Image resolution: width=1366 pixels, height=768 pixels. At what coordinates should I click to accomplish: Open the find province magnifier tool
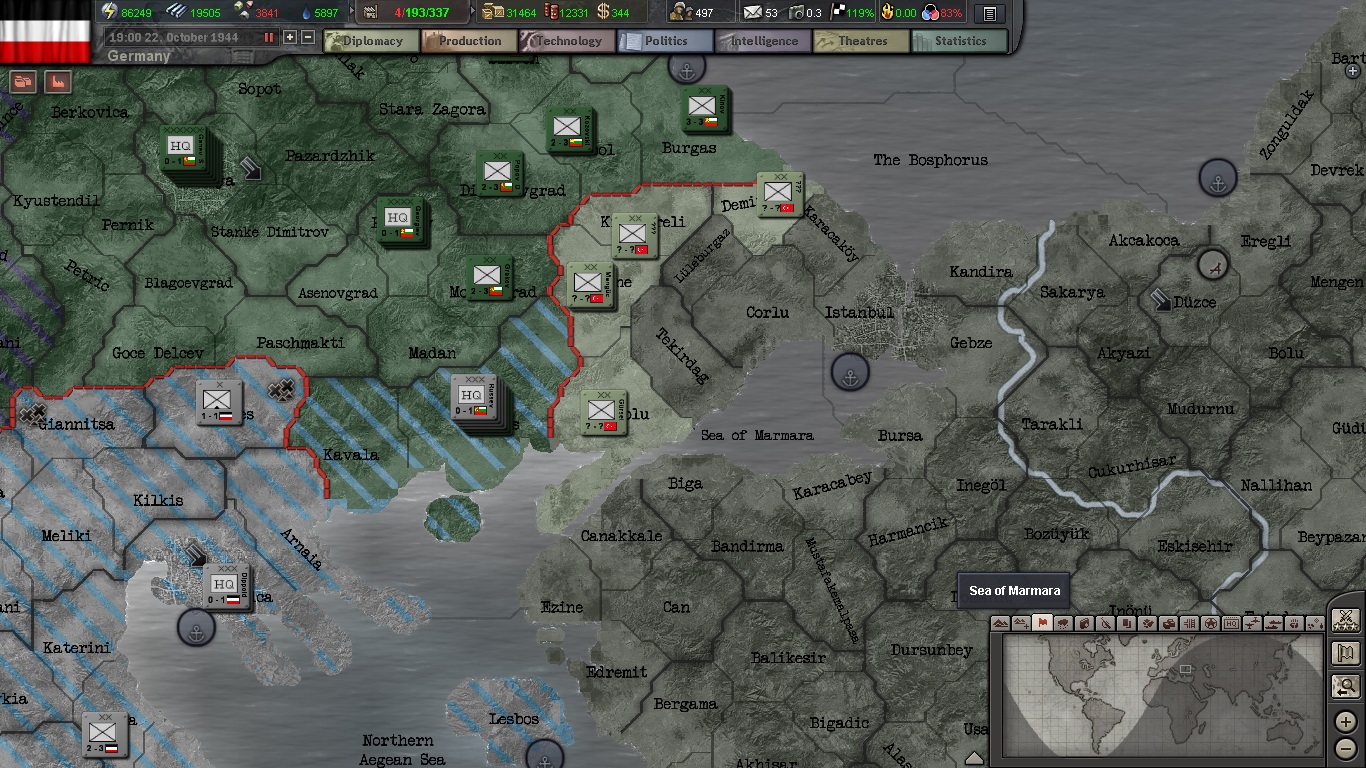(x=1345, y=687)
